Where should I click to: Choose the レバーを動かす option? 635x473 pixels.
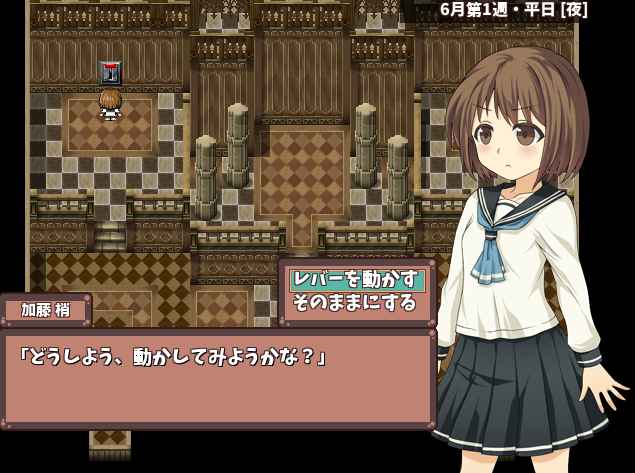[355, 279]
